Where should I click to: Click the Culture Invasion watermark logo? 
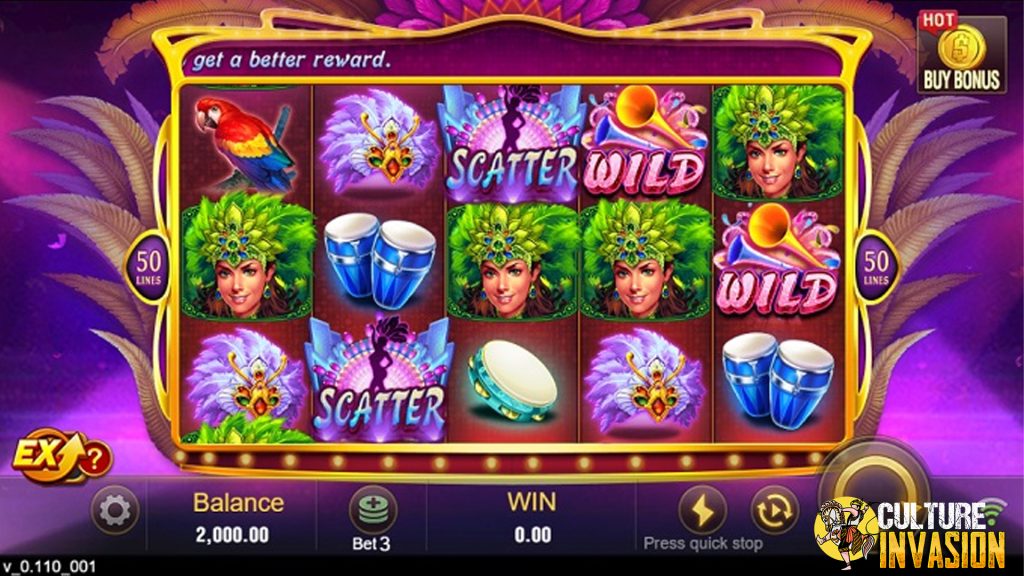point(910,533)
